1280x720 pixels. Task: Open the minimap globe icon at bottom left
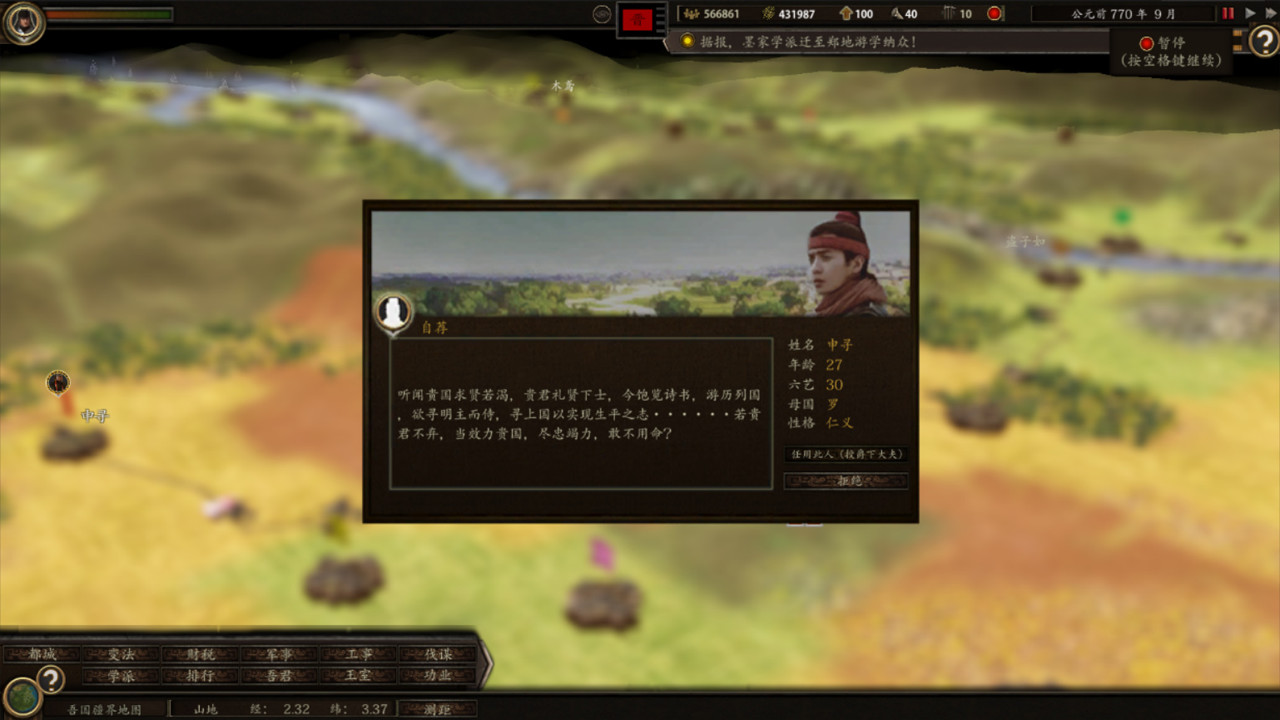(x=23, y=697)
